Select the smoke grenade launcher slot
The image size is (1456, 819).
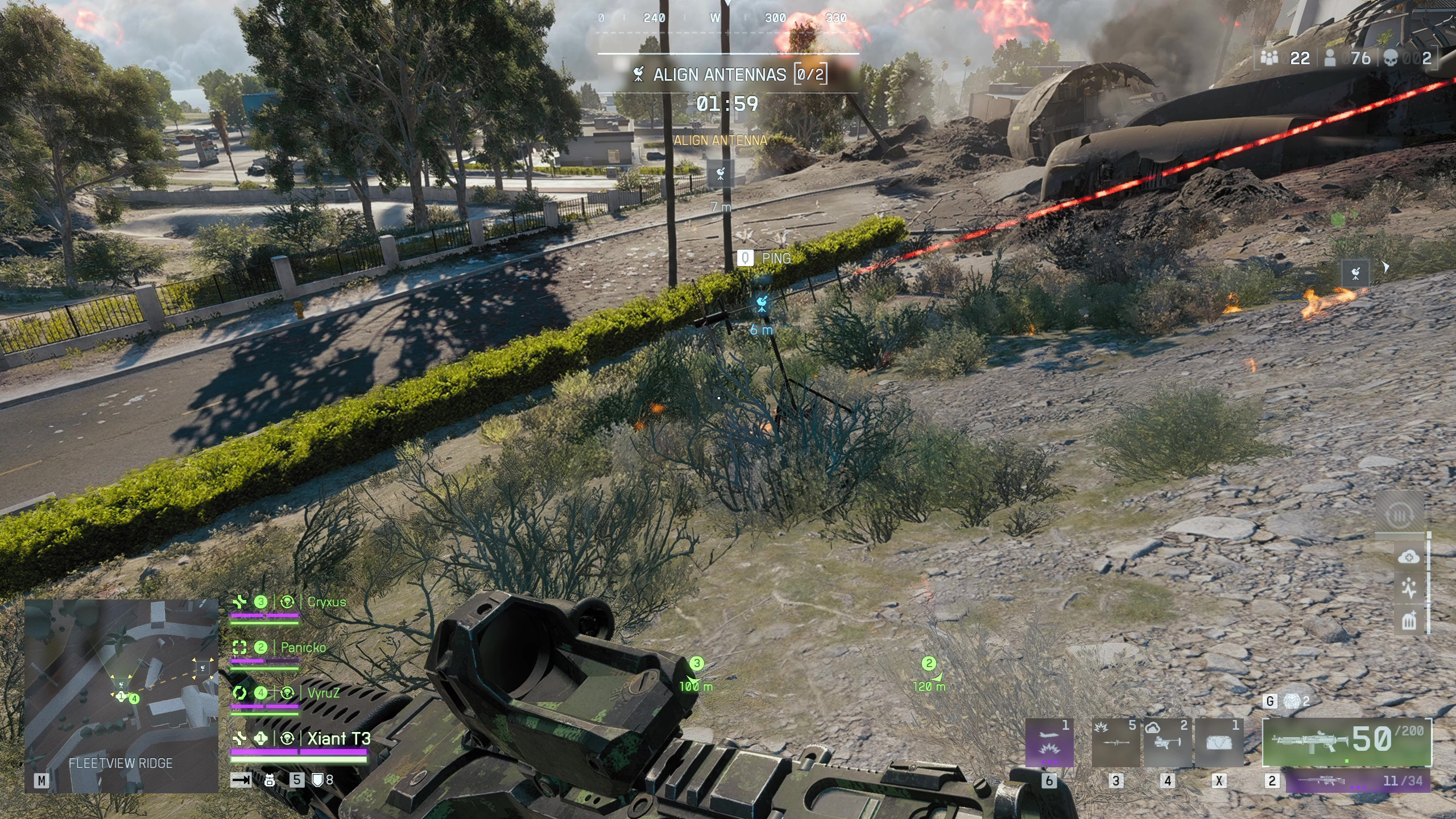pos(1167,743)
